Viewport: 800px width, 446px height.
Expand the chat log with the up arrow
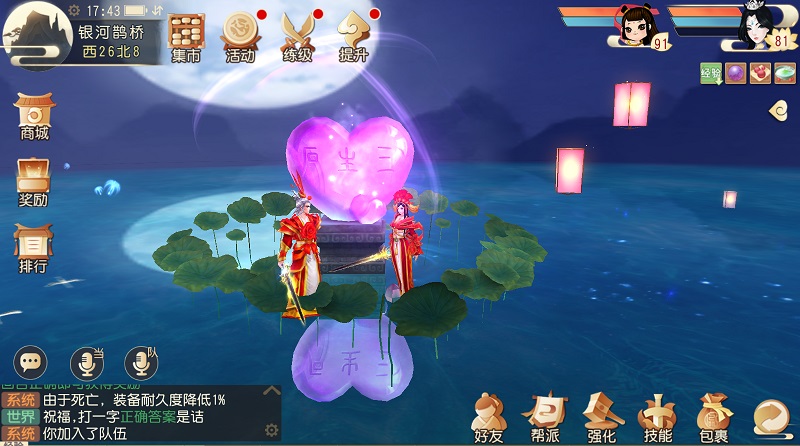coord(270,391)
